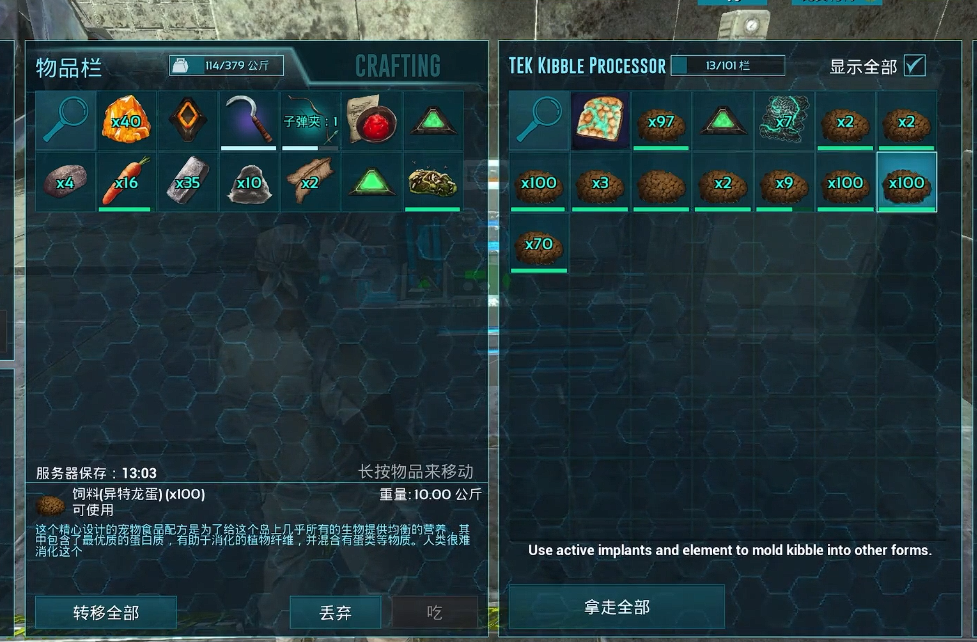Screen dimensions: 977x642
Task: Select the carrot stack of 16
Action: [126, 182]
